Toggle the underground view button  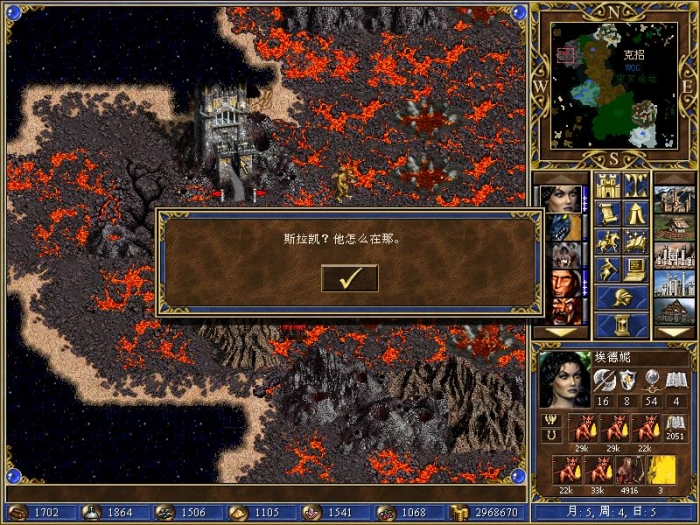pyautogui.click(x=635, y=185)
